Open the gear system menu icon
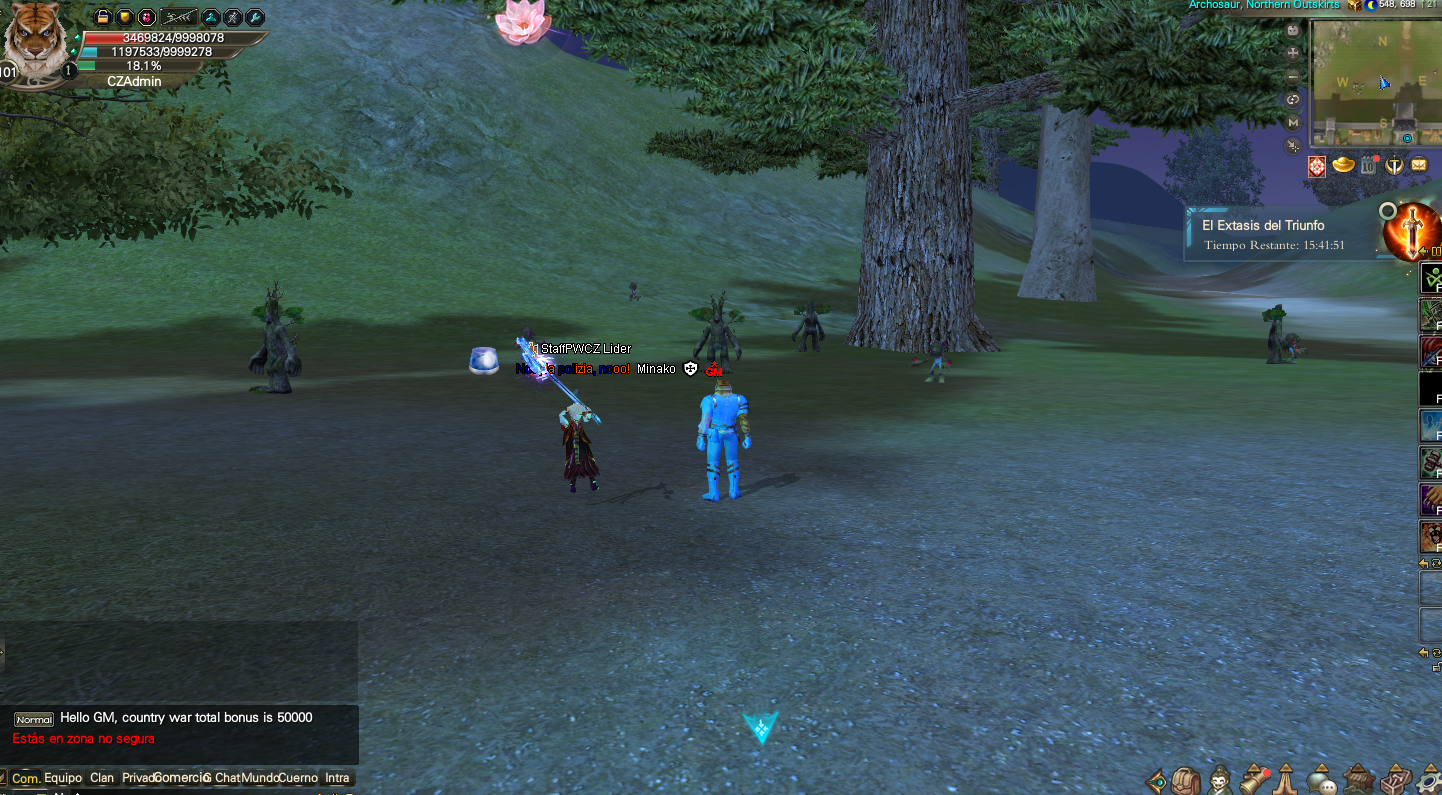This screenshot has height=795, width=1442. pyautogui.click(x=1428, y=780)
